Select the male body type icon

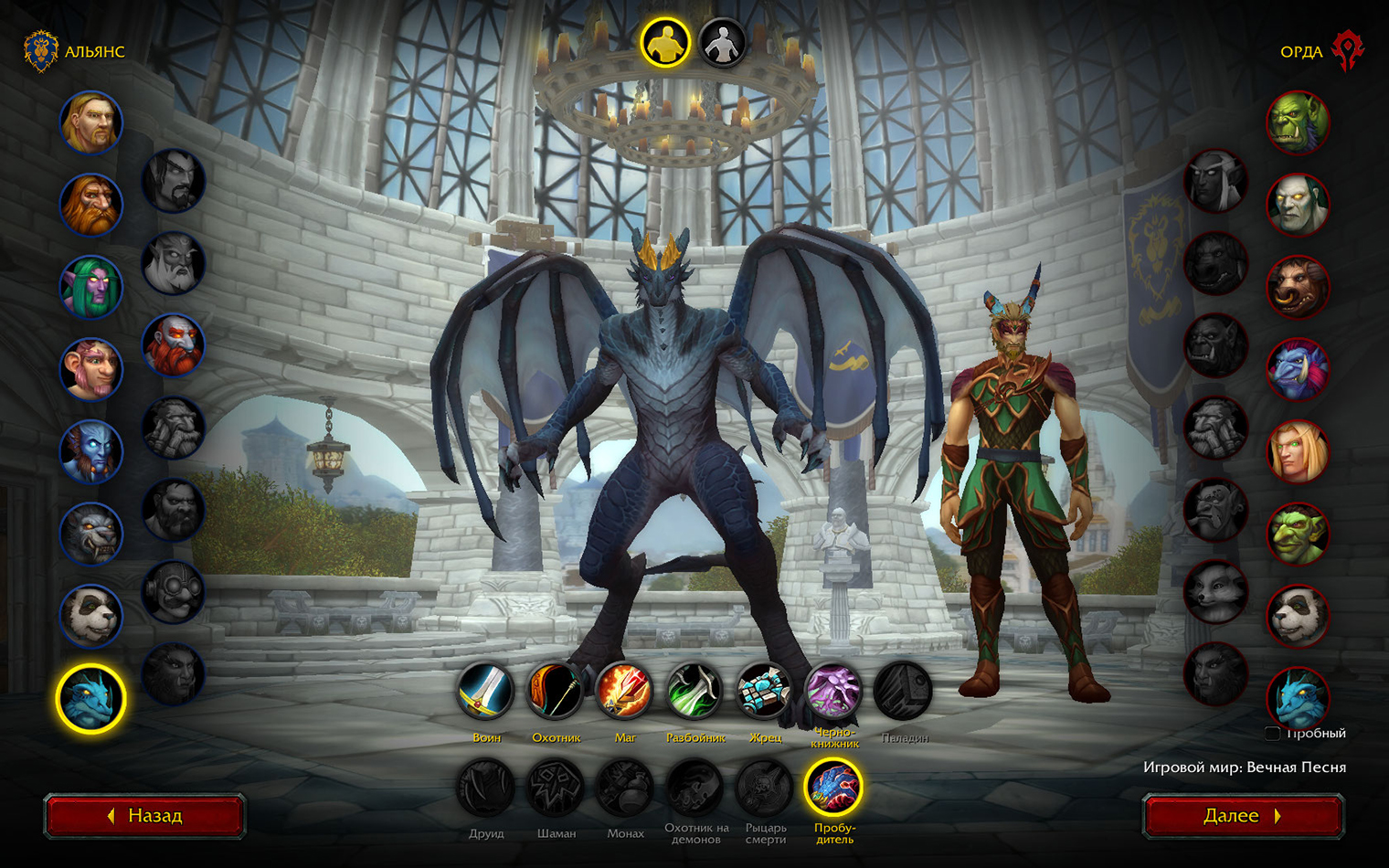pos(664,43)
